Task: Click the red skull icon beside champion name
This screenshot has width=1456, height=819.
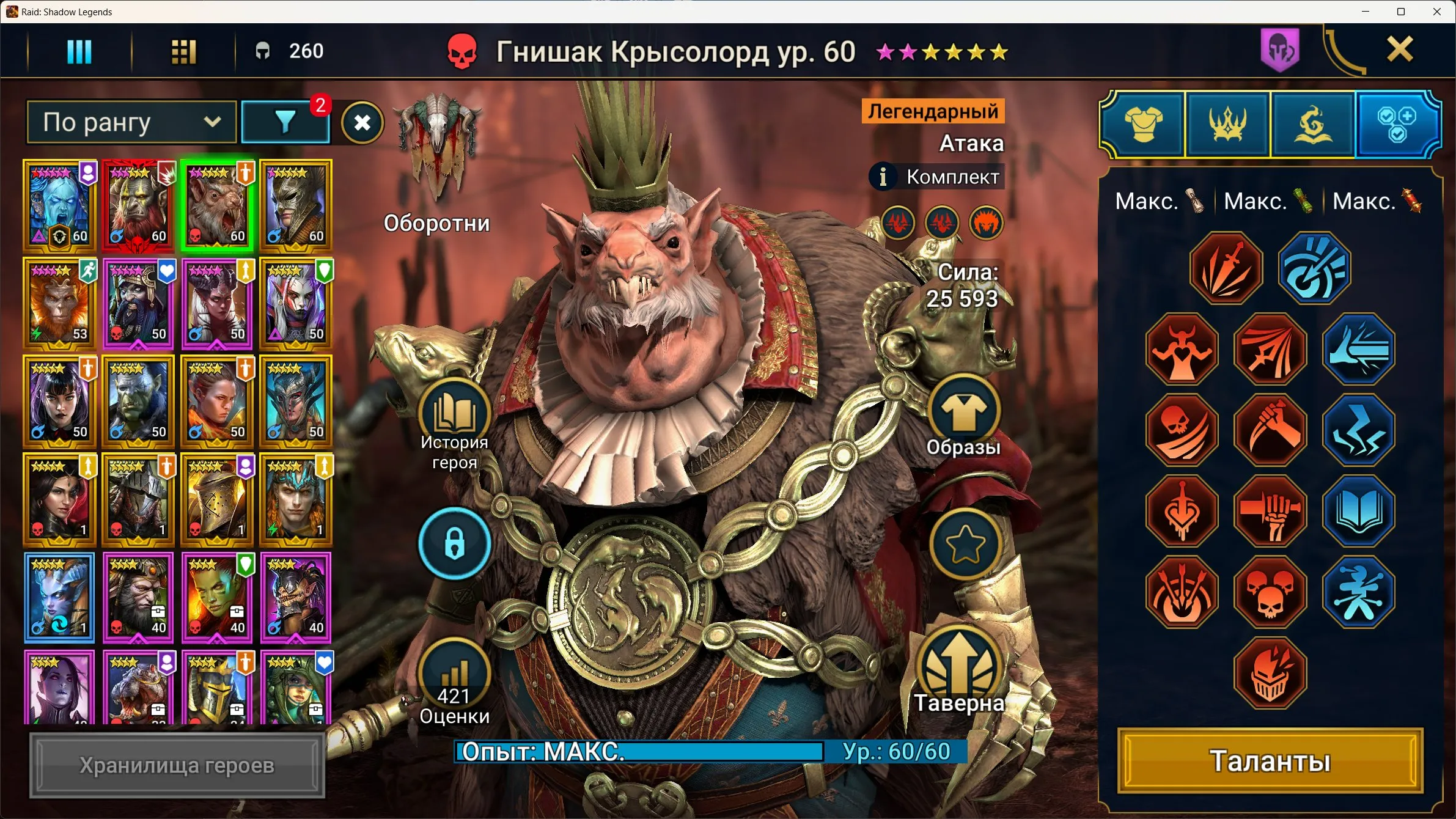Action: (x=463, y=51)
